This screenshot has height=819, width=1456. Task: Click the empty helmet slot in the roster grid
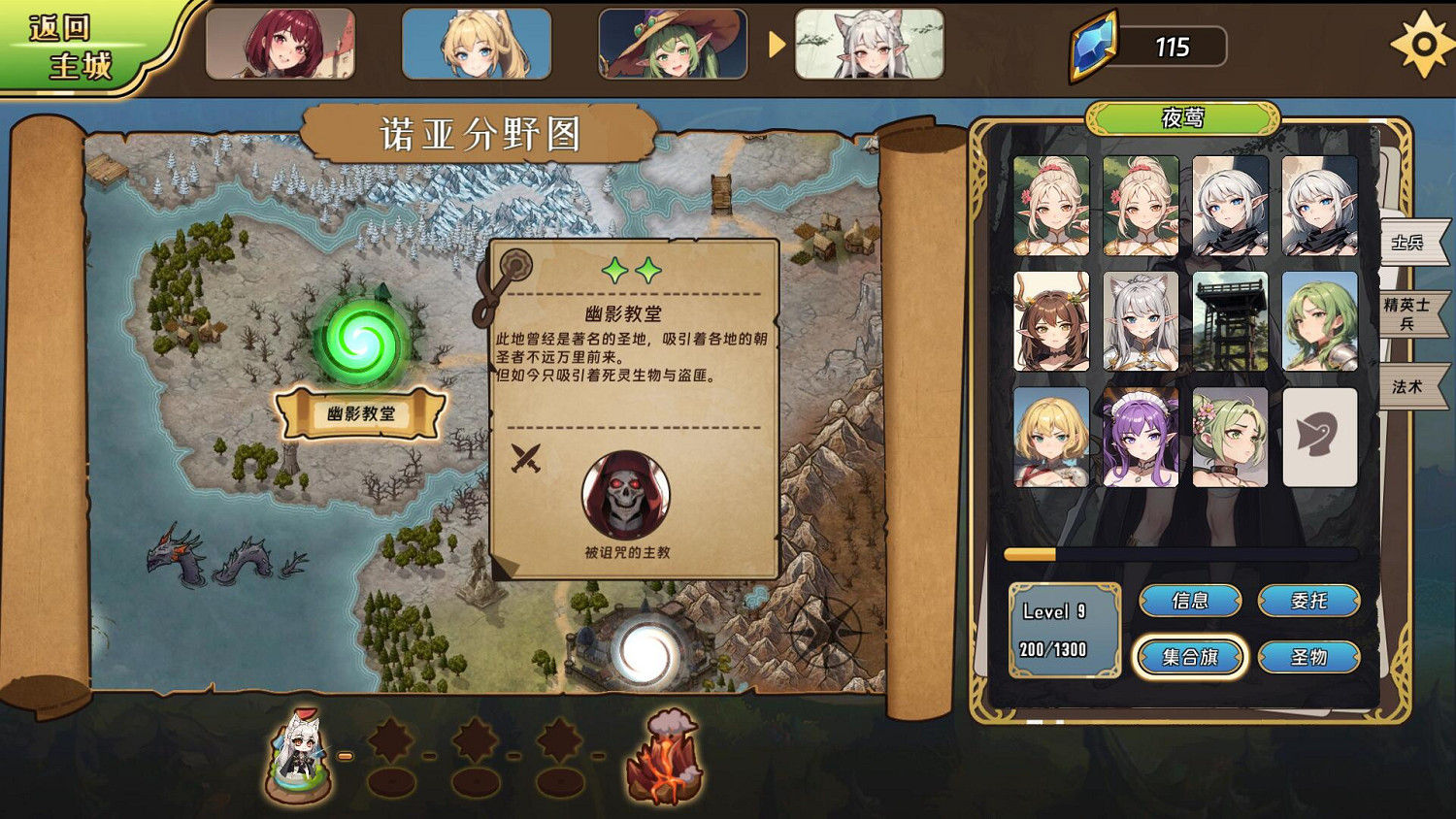point(1319,437)
